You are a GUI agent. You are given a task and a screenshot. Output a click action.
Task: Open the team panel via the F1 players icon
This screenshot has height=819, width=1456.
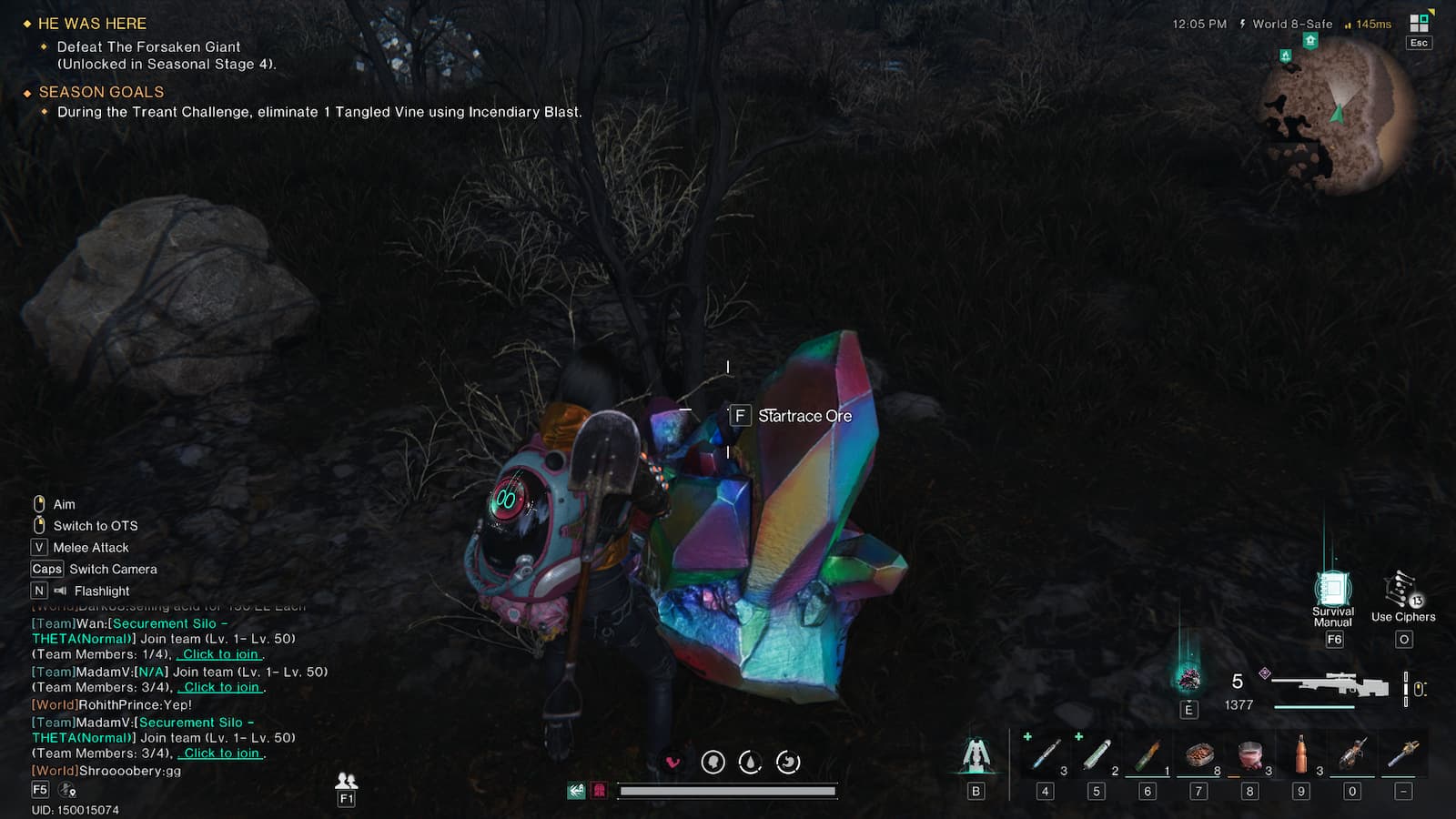tap(344, 781)
